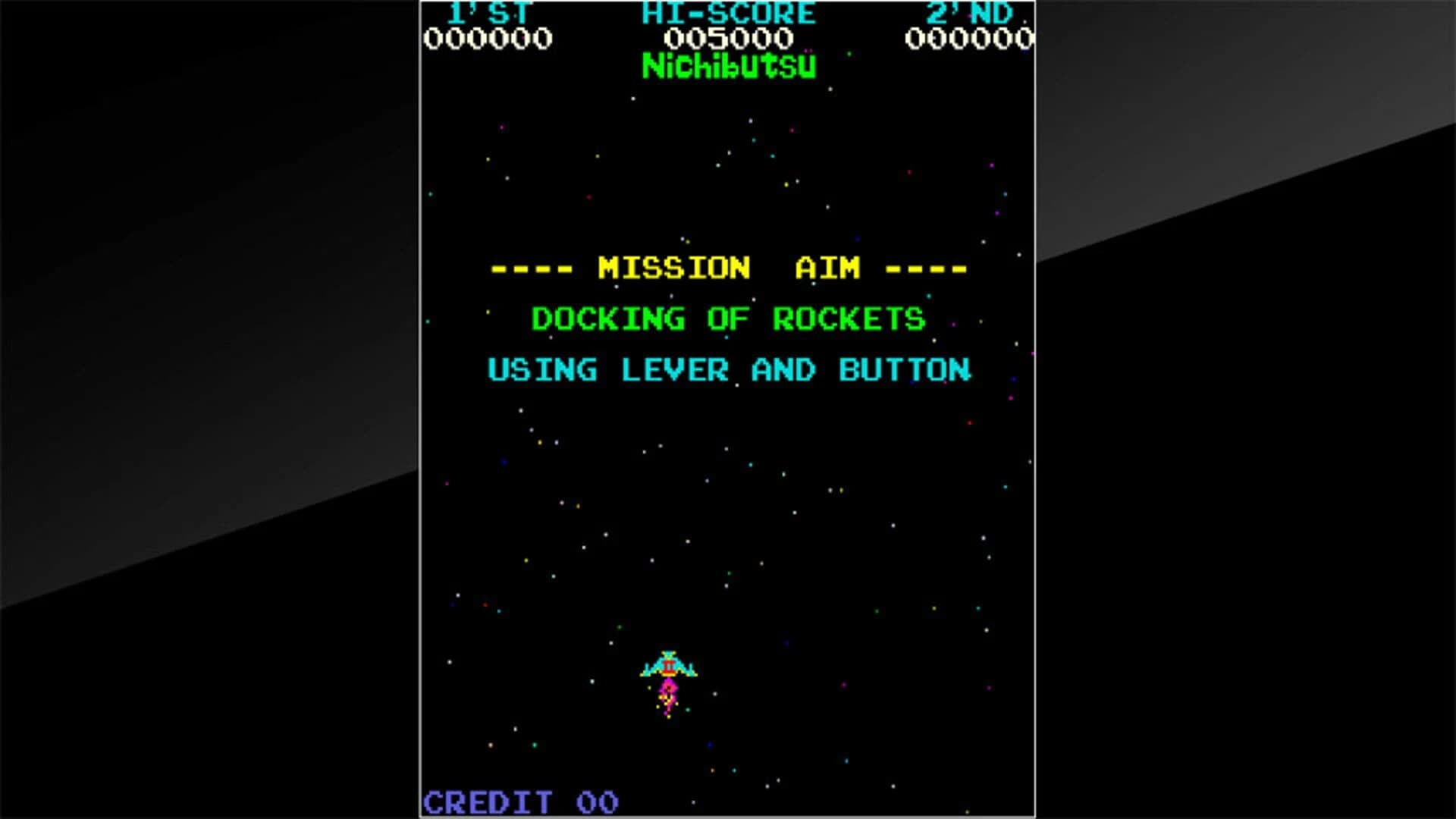
Task: Click the DOCKING OF ROCKETS line
Action: click(728, 318)
